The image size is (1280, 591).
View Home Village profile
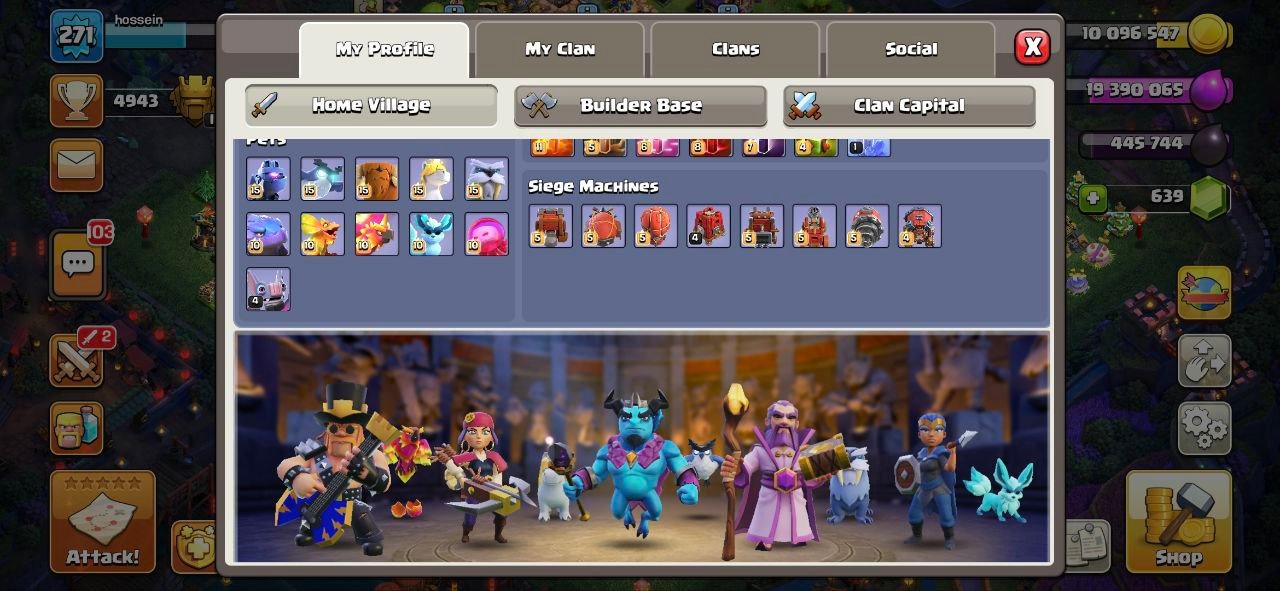pyautogui.click(x=371, y=105)
